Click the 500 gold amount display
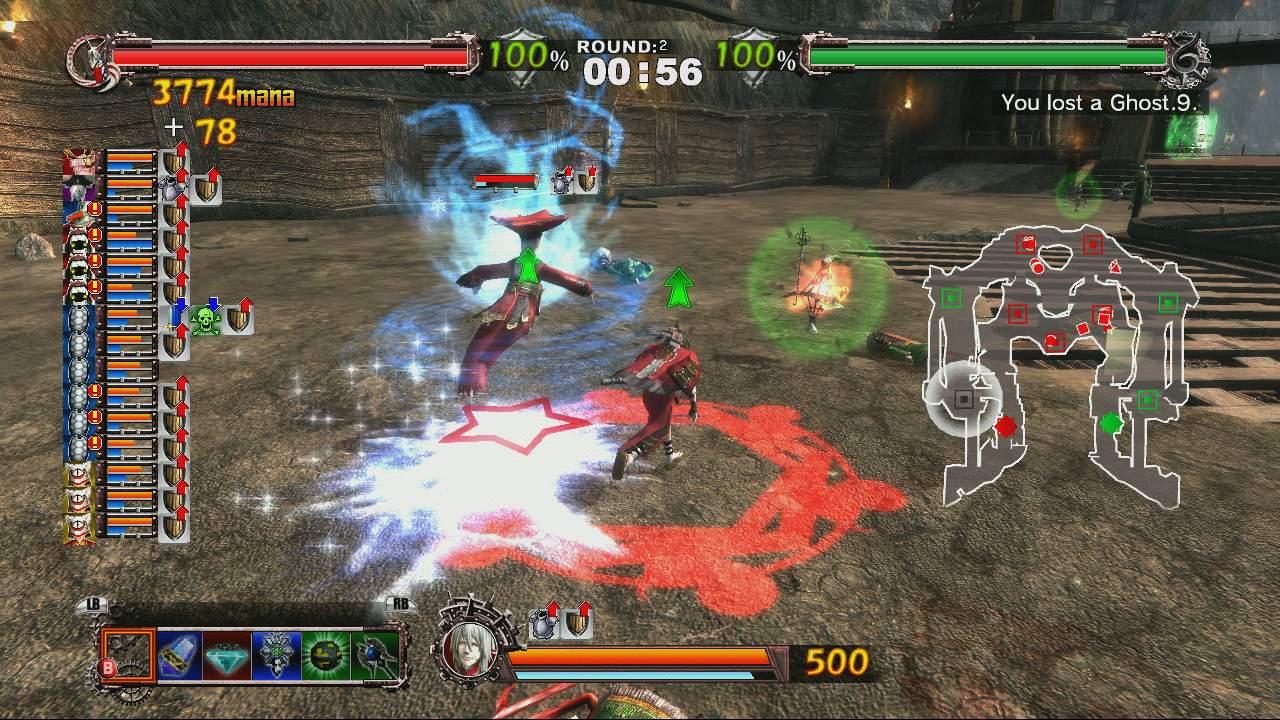1280x720 pixels. pyautogui.click(x=837, y=662)
